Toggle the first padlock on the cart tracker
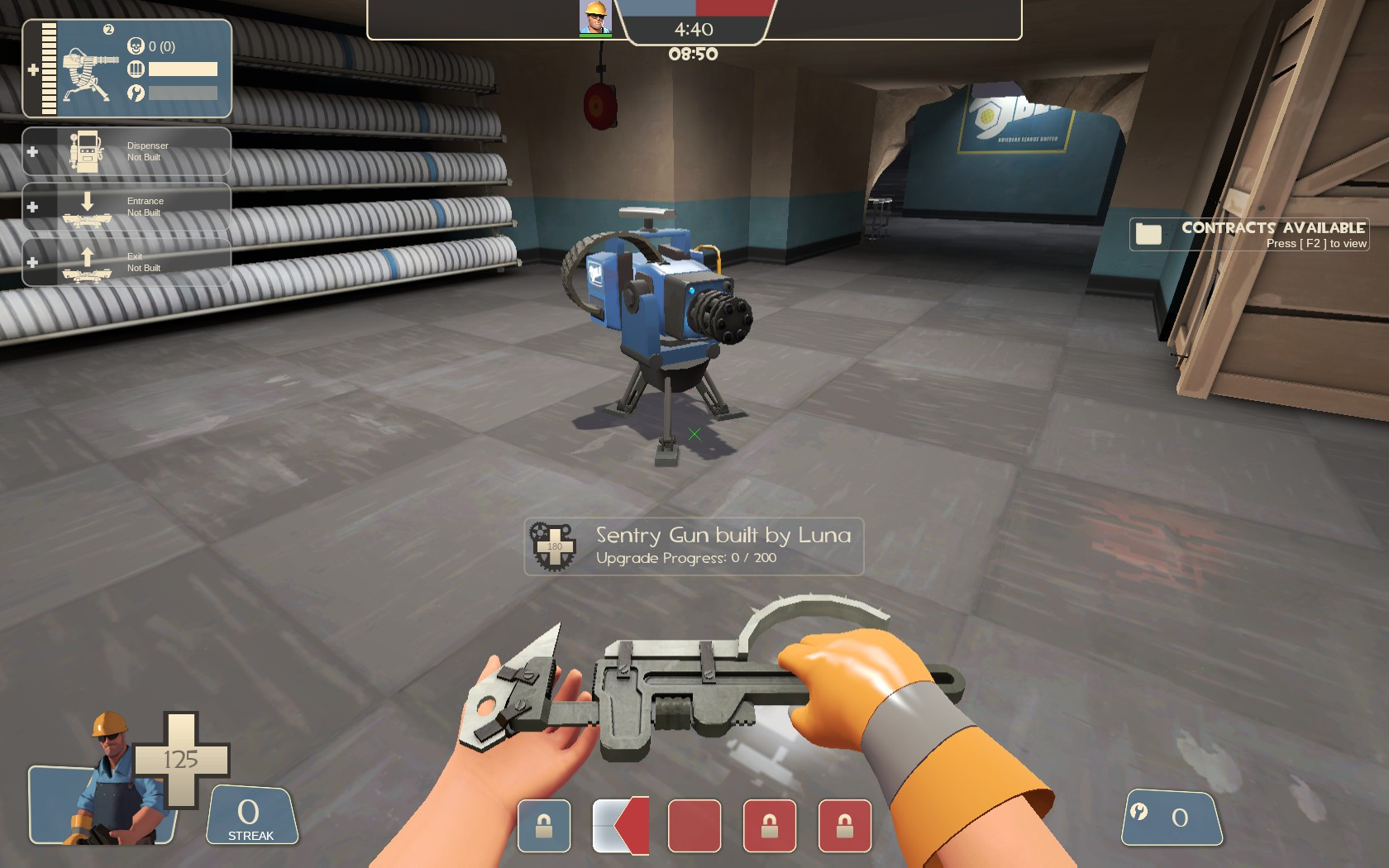Screen dimensions: 1389x868 [543, 825]
